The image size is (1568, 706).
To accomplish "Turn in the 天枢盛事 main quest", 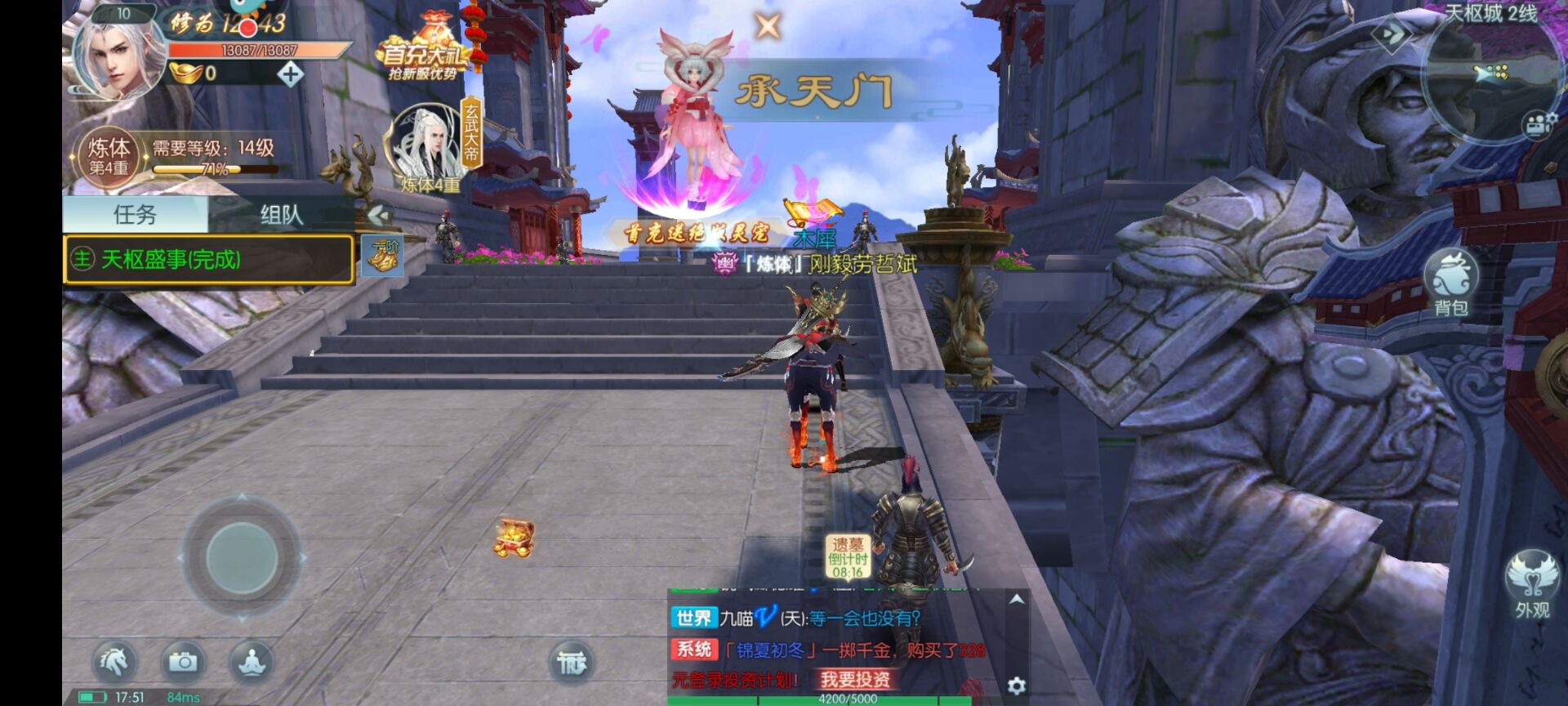I will [x=208, y=260].
